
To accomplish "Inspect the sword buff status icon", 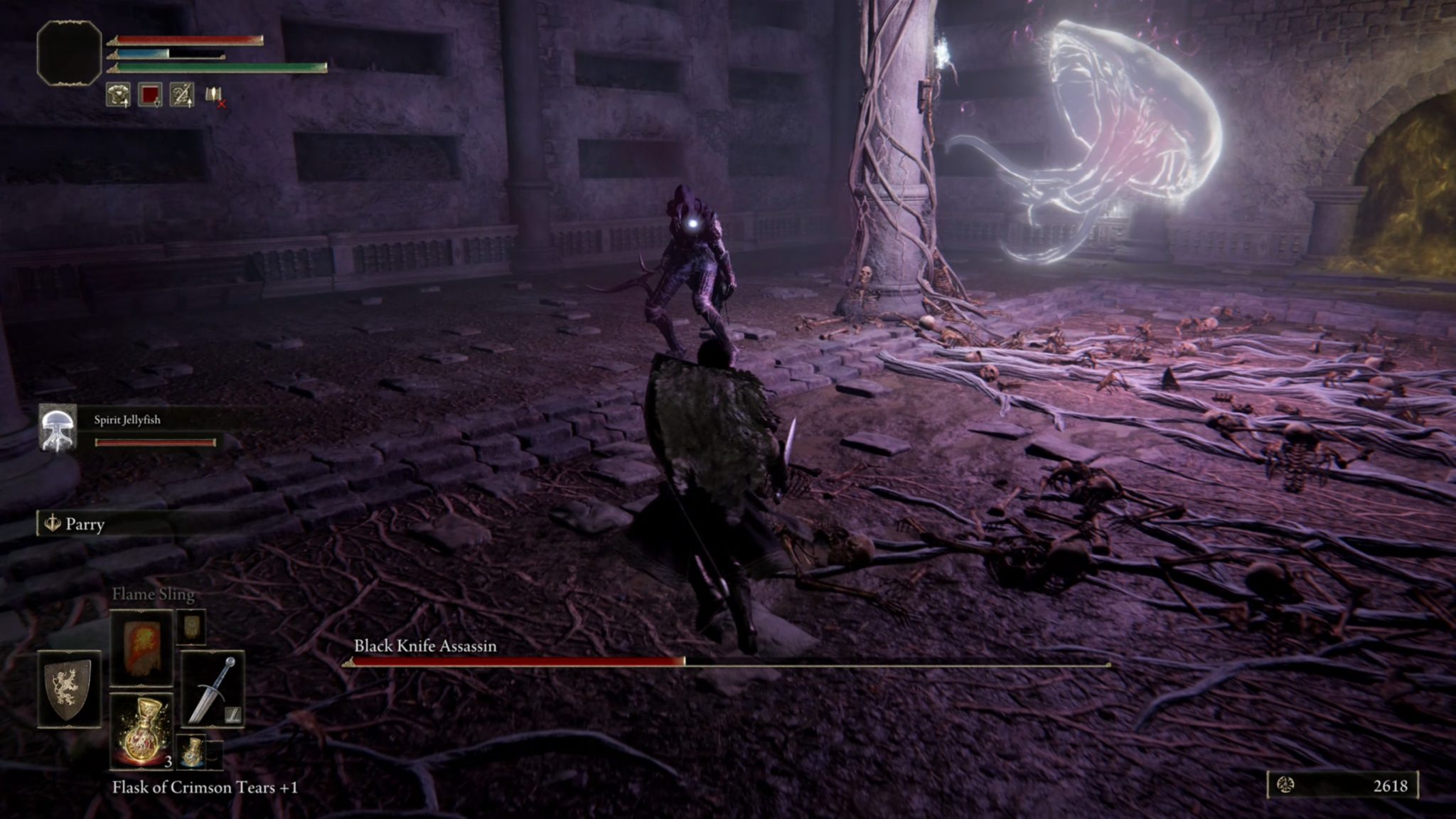I will point(182,95).
